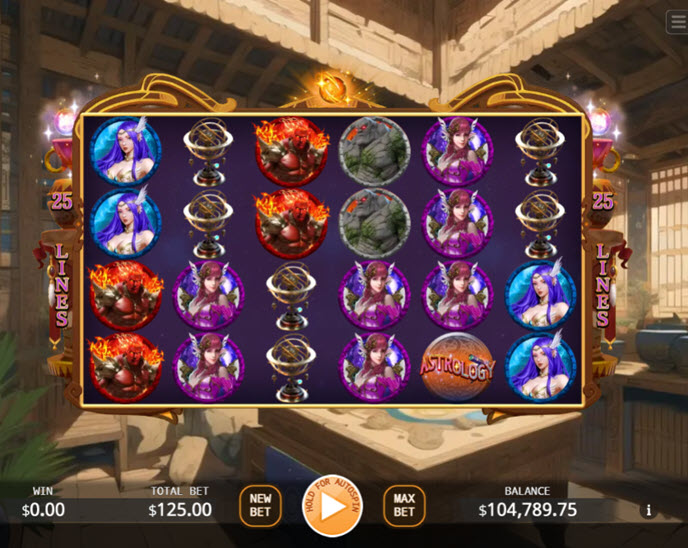Show game info via the 'i' icon
The image size is (688, 548).
(x=648, y=510)
